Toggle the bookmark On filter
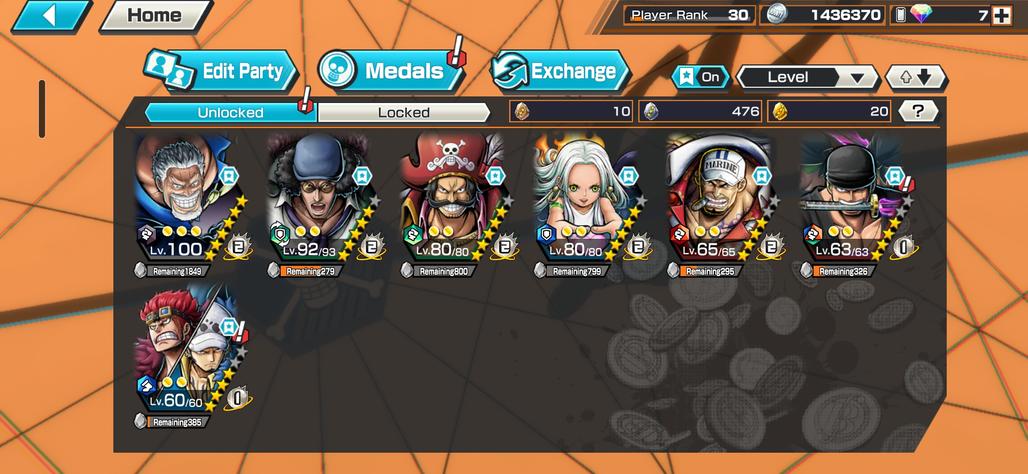This screenshot has height=474, width=1028. point(700,77)
